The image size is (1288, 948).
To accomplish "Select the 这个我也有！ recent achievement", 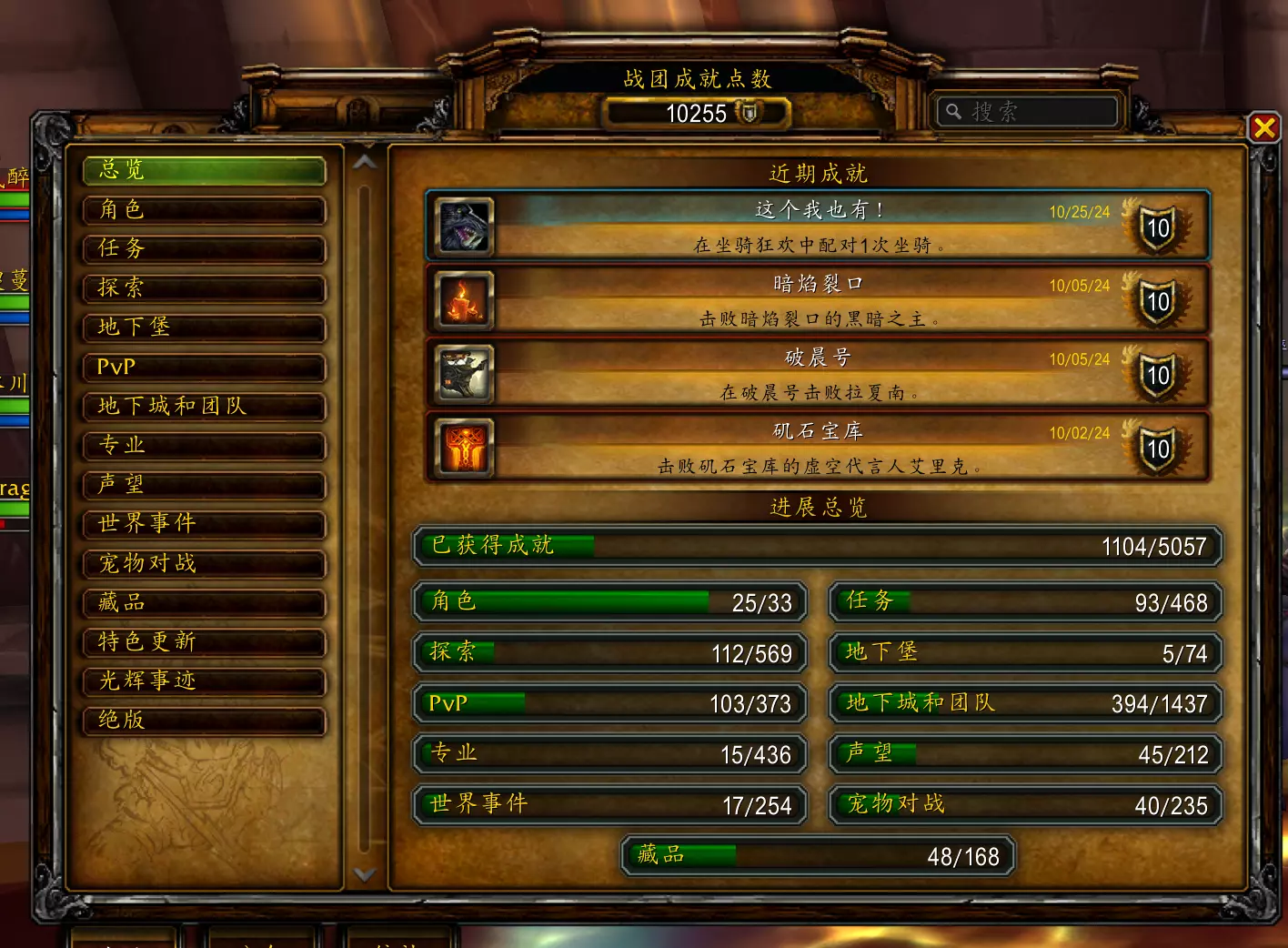I will coord(817,226).
